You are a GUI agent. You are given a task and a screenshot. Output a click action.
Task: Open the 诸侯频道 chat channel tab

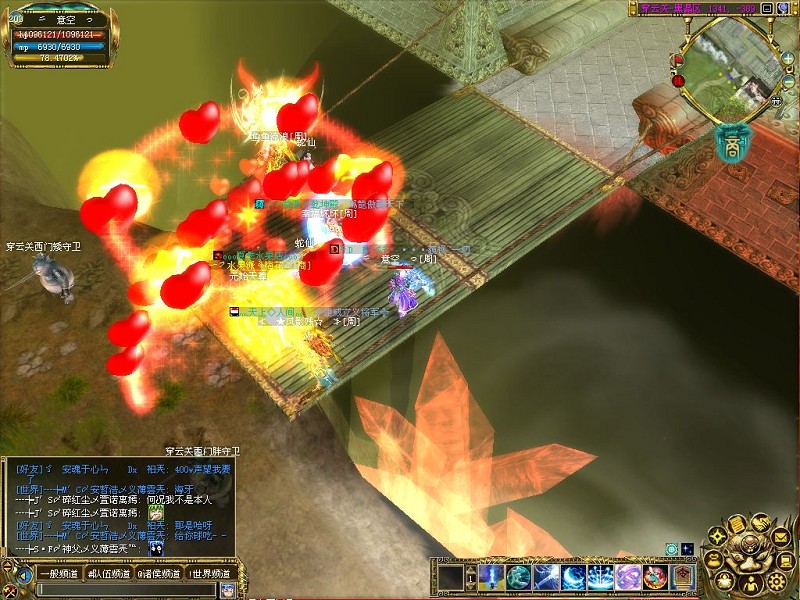pyautogui.click(x=159, y=574)
